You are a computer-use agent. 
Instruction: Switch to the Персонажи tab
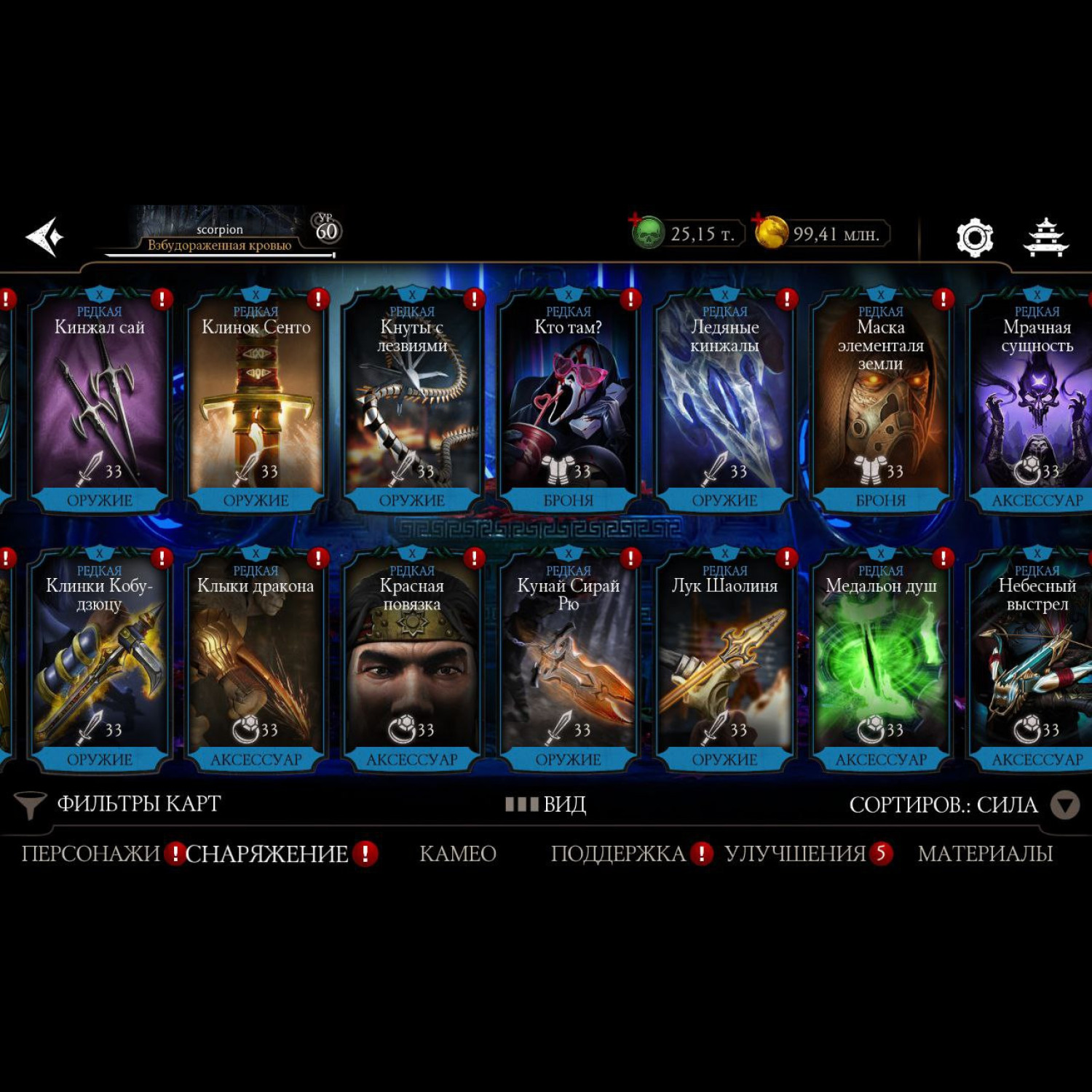(90, 853)
